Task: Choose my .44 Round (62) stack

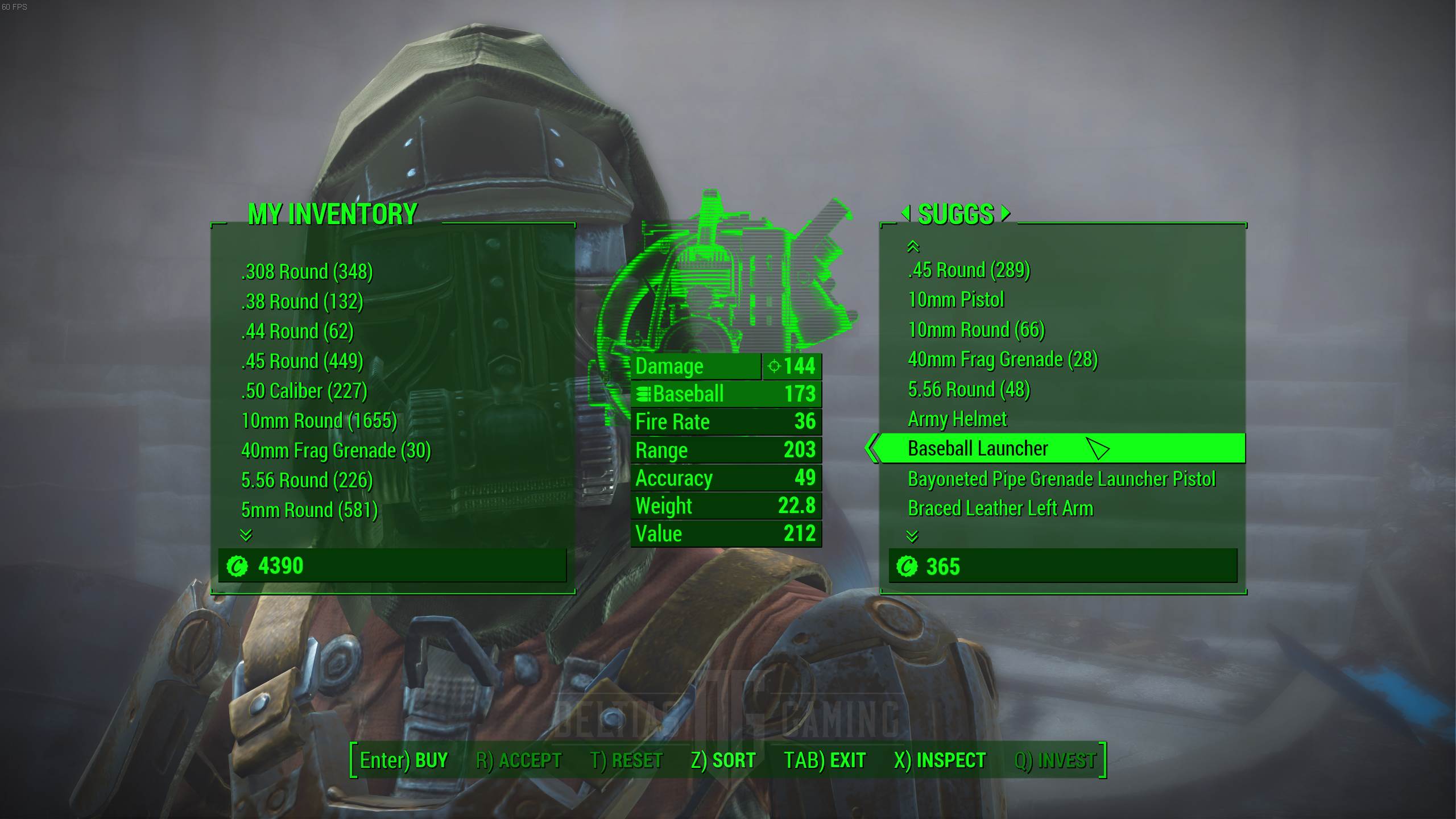Action: (x=297, y=332)
